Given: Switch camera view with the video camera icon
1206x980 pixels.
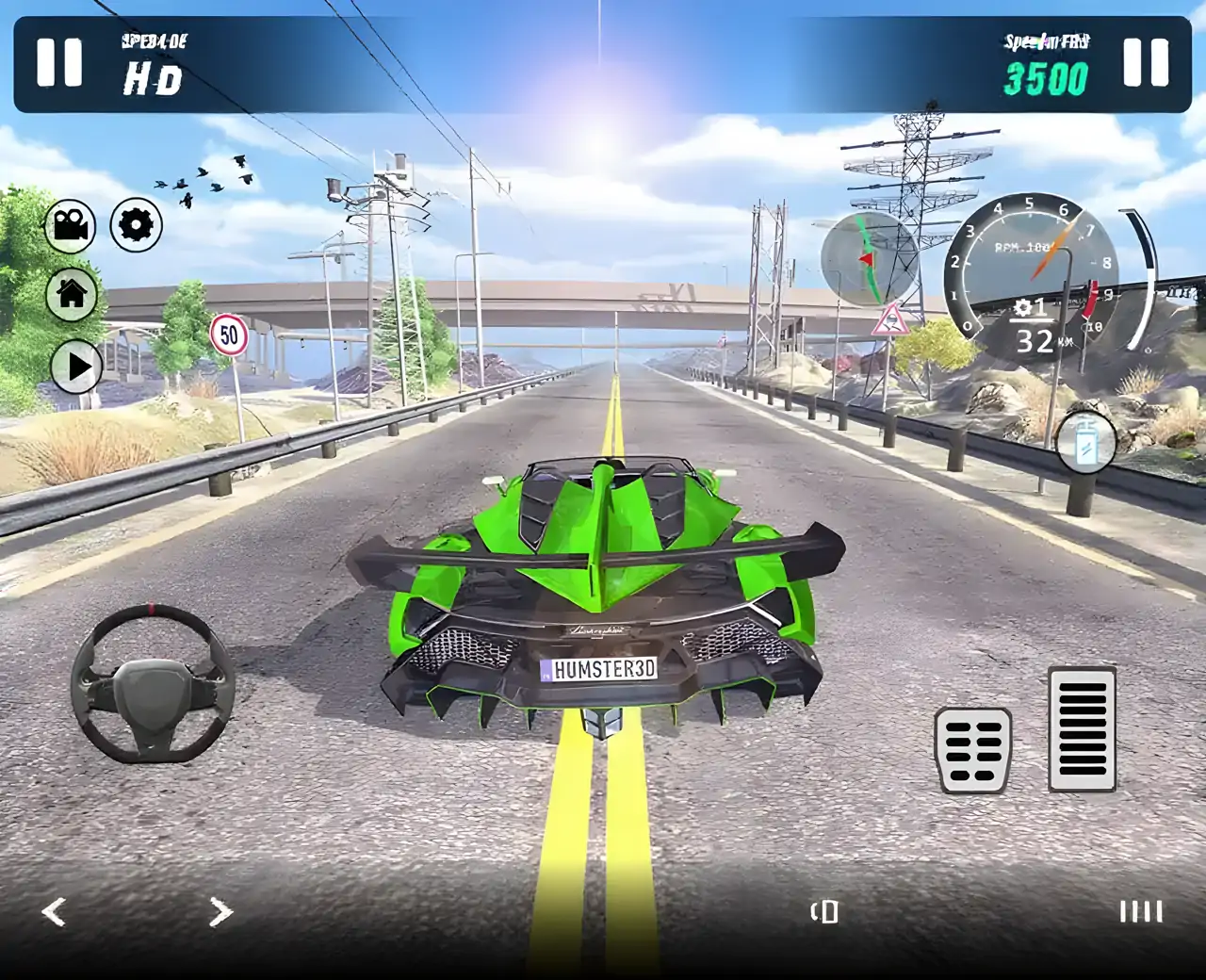Looking at the screenshot, I should tap(71, 226).
